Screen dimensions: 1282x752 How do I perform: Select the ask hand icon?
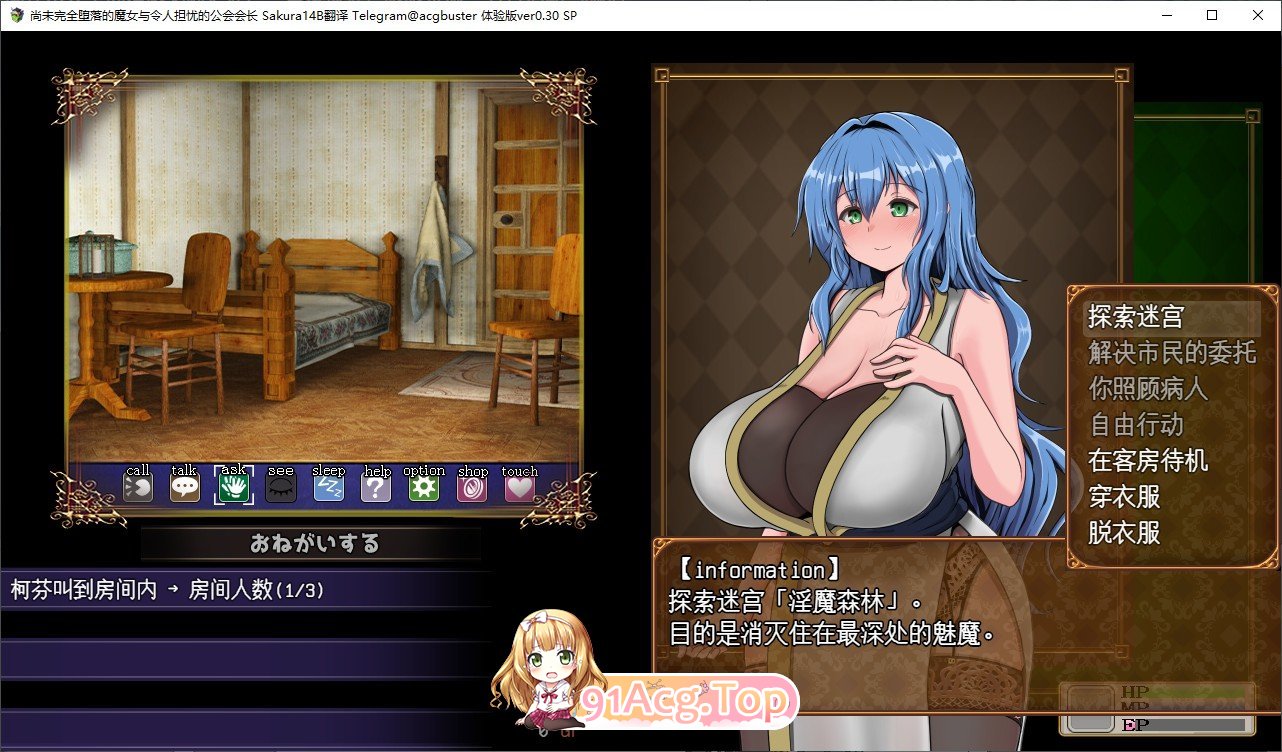(x=232, y=486)
